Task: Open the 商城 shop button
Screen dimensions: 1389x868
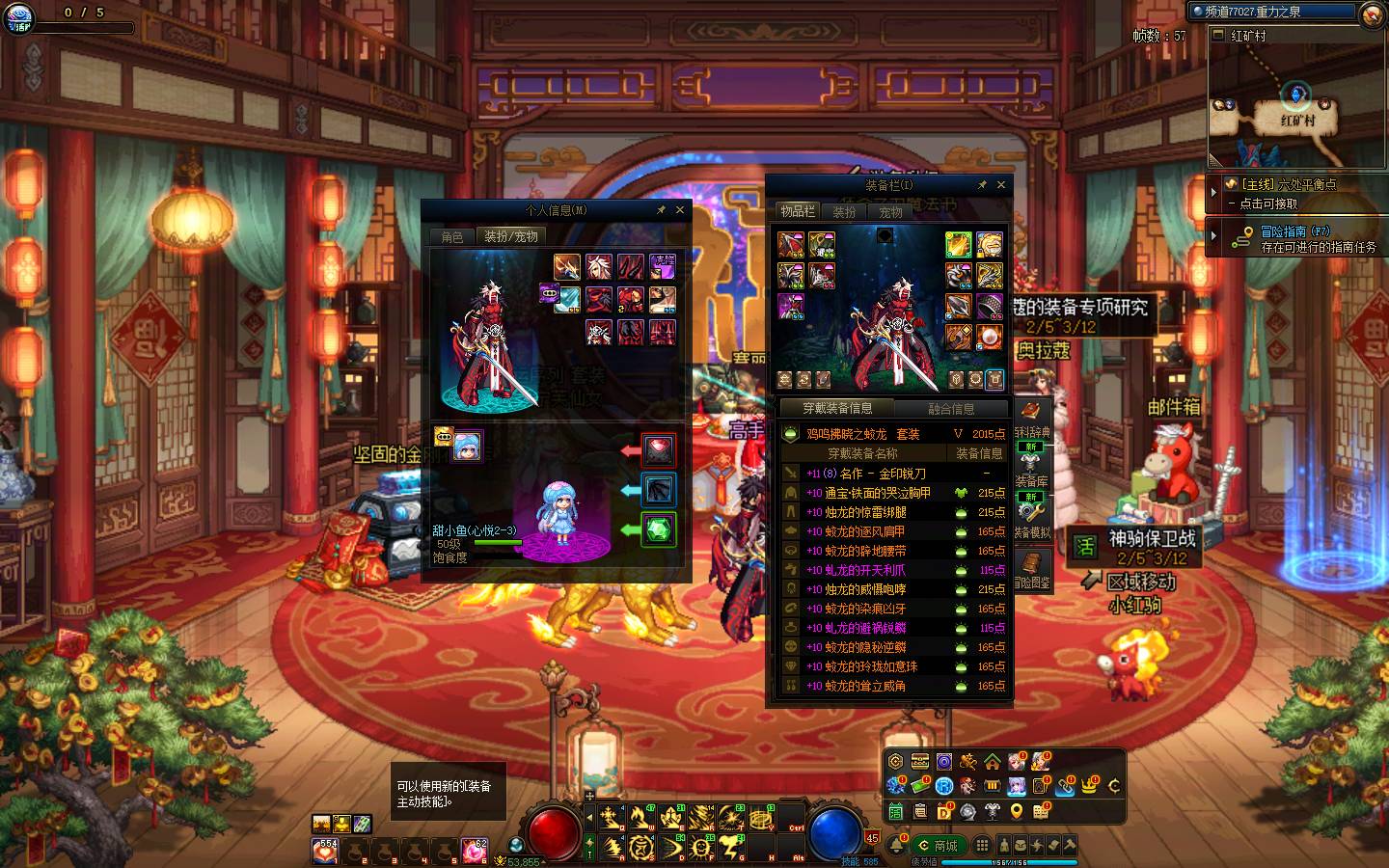Action: coord(939,846)
